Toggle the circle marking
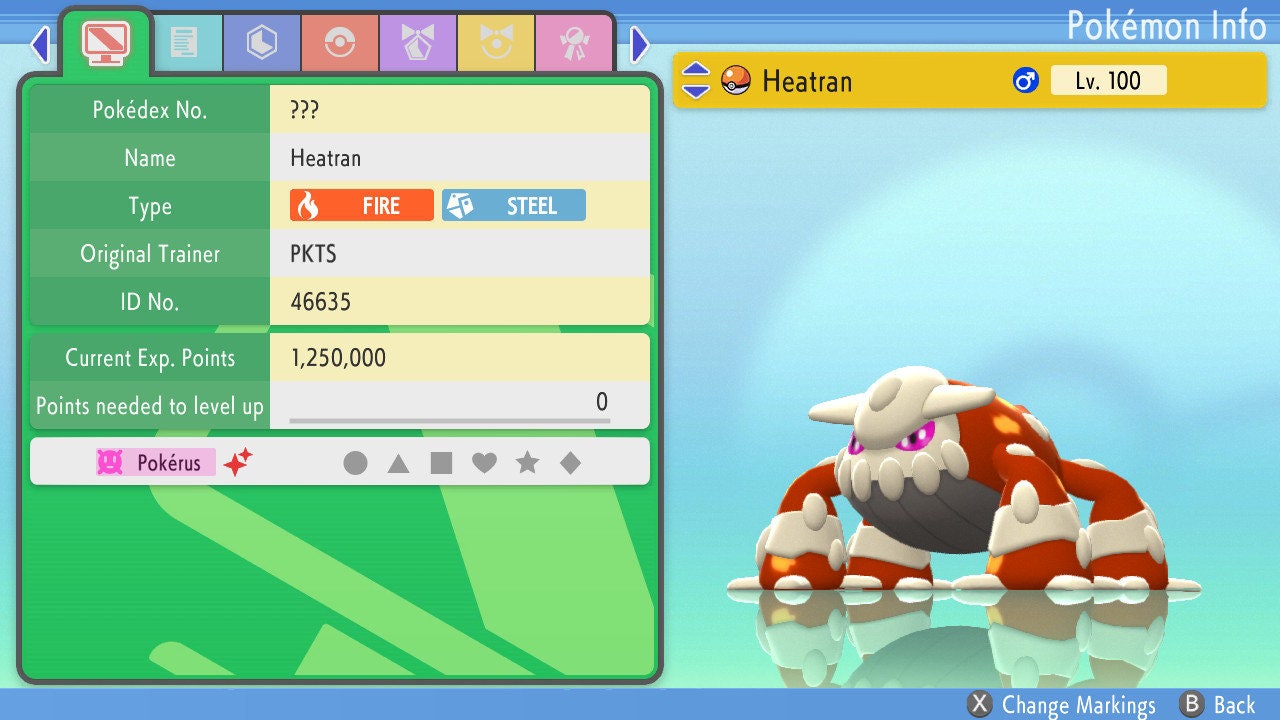 click(355, 463)
